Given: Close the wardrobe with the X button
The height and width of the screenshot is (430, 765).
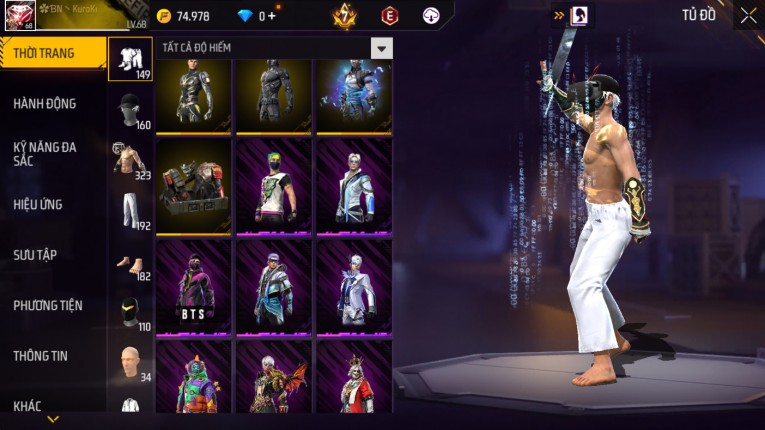Looking at the screenshot, I should 748,15.
